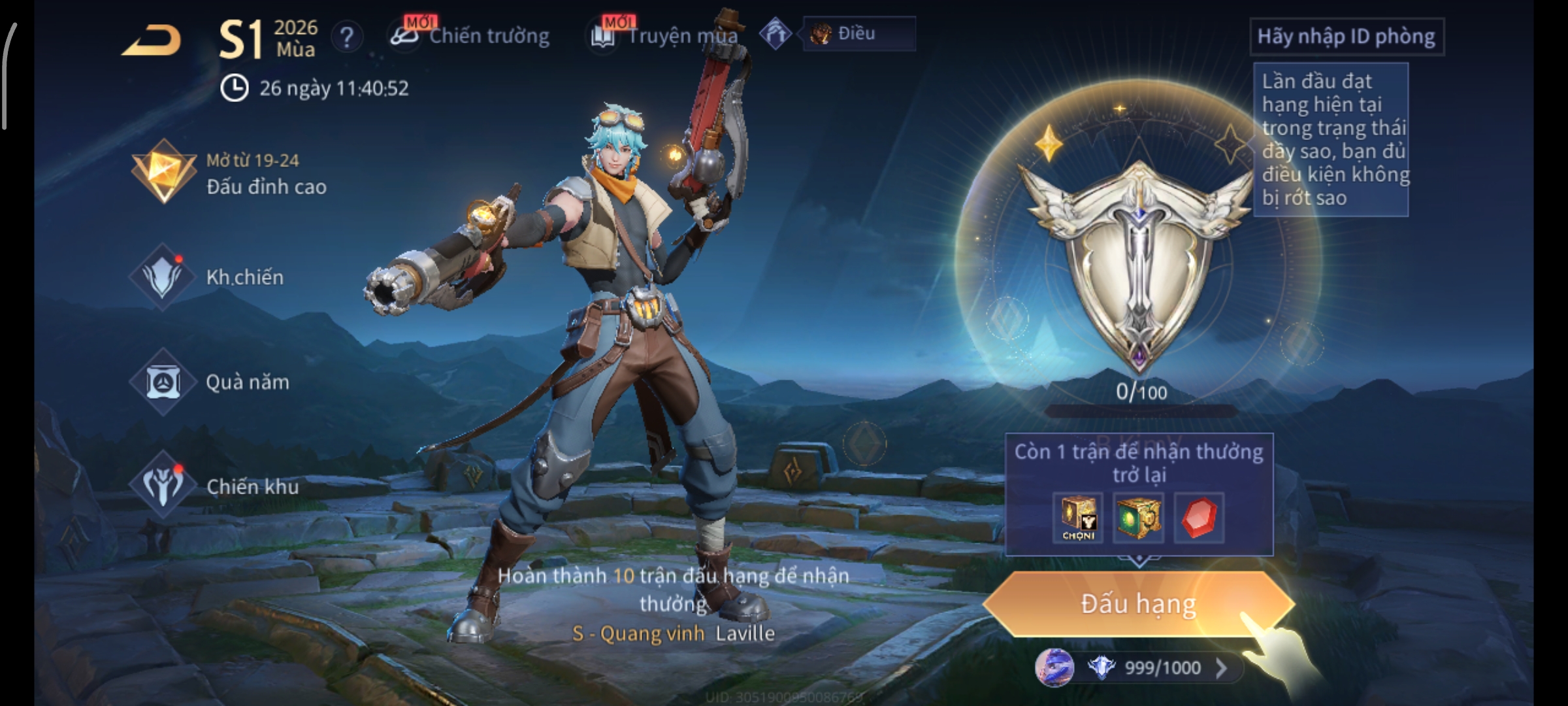Select the Điêu hero dropdown
The image size is (1568, 706).
coord(858,34)
